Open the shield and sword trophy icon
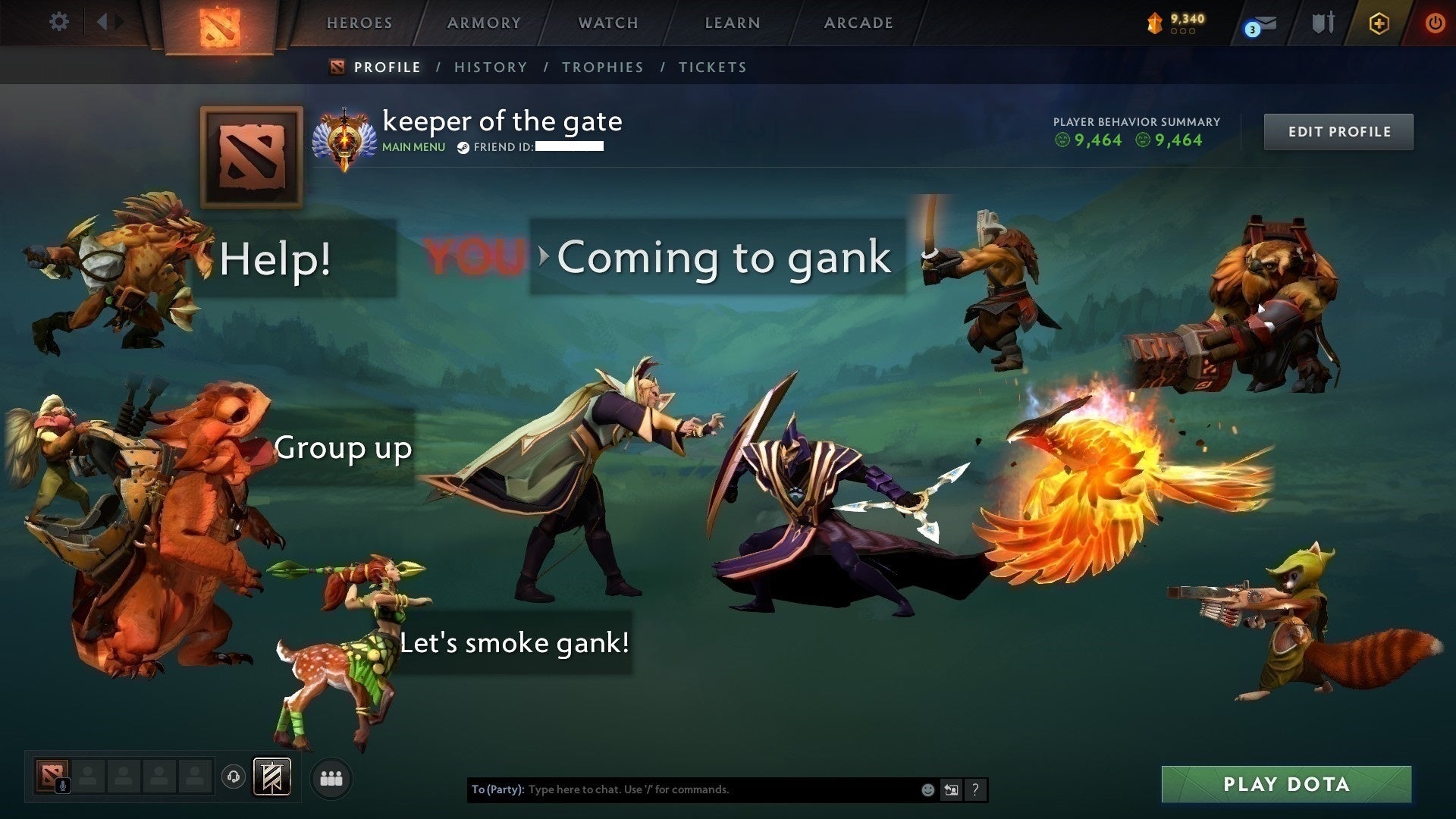Screen dimensions: 1456x819 [1323, 23]
